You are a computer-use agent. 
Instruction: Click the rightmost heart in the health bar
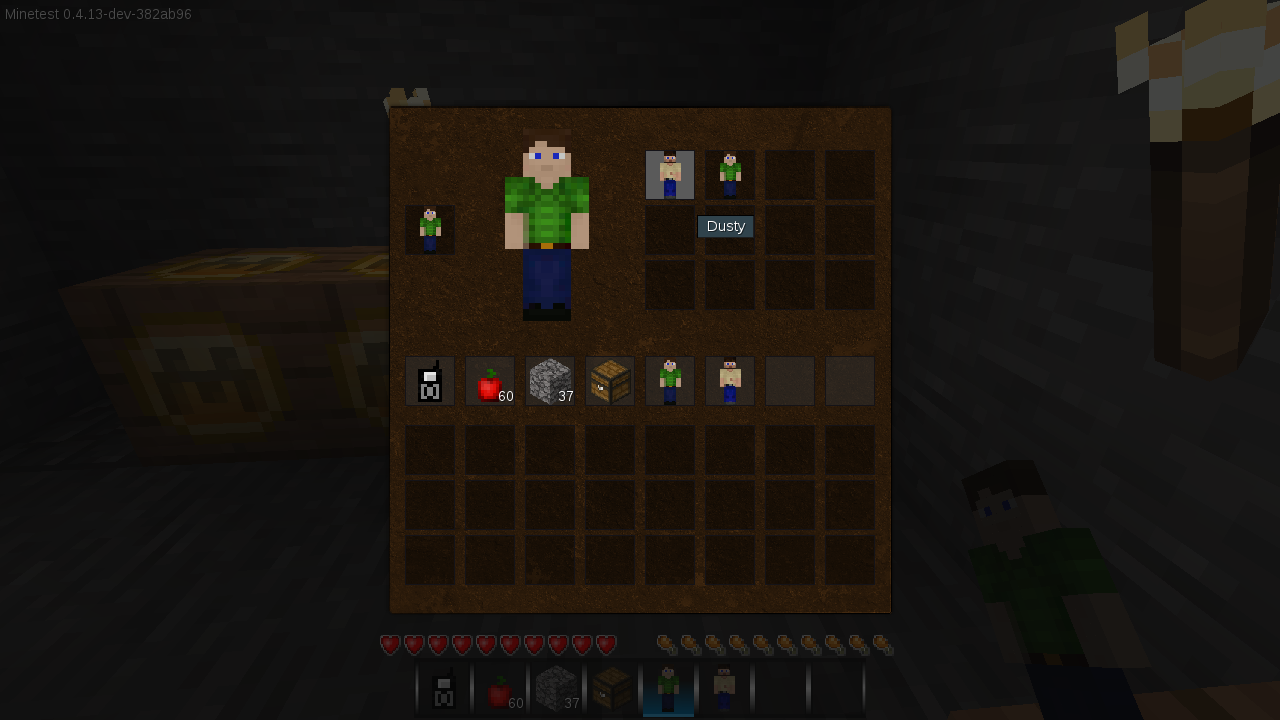click(605, 644)
